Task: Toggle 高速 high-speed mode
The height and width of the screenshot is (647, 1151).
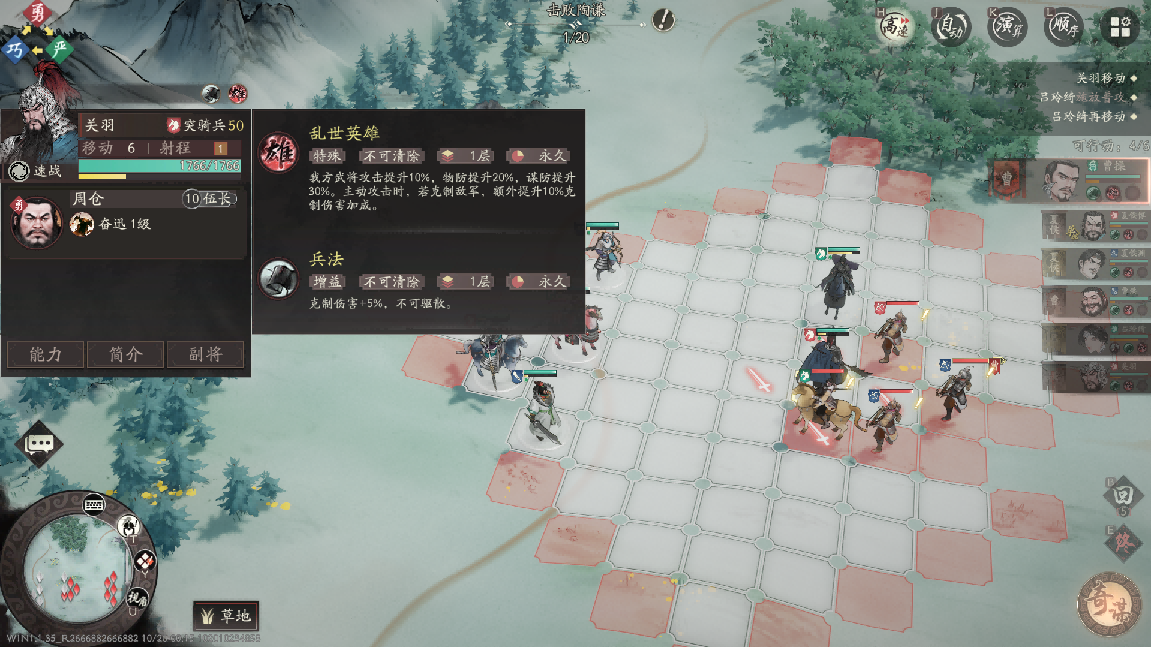Action: (893, 27)
